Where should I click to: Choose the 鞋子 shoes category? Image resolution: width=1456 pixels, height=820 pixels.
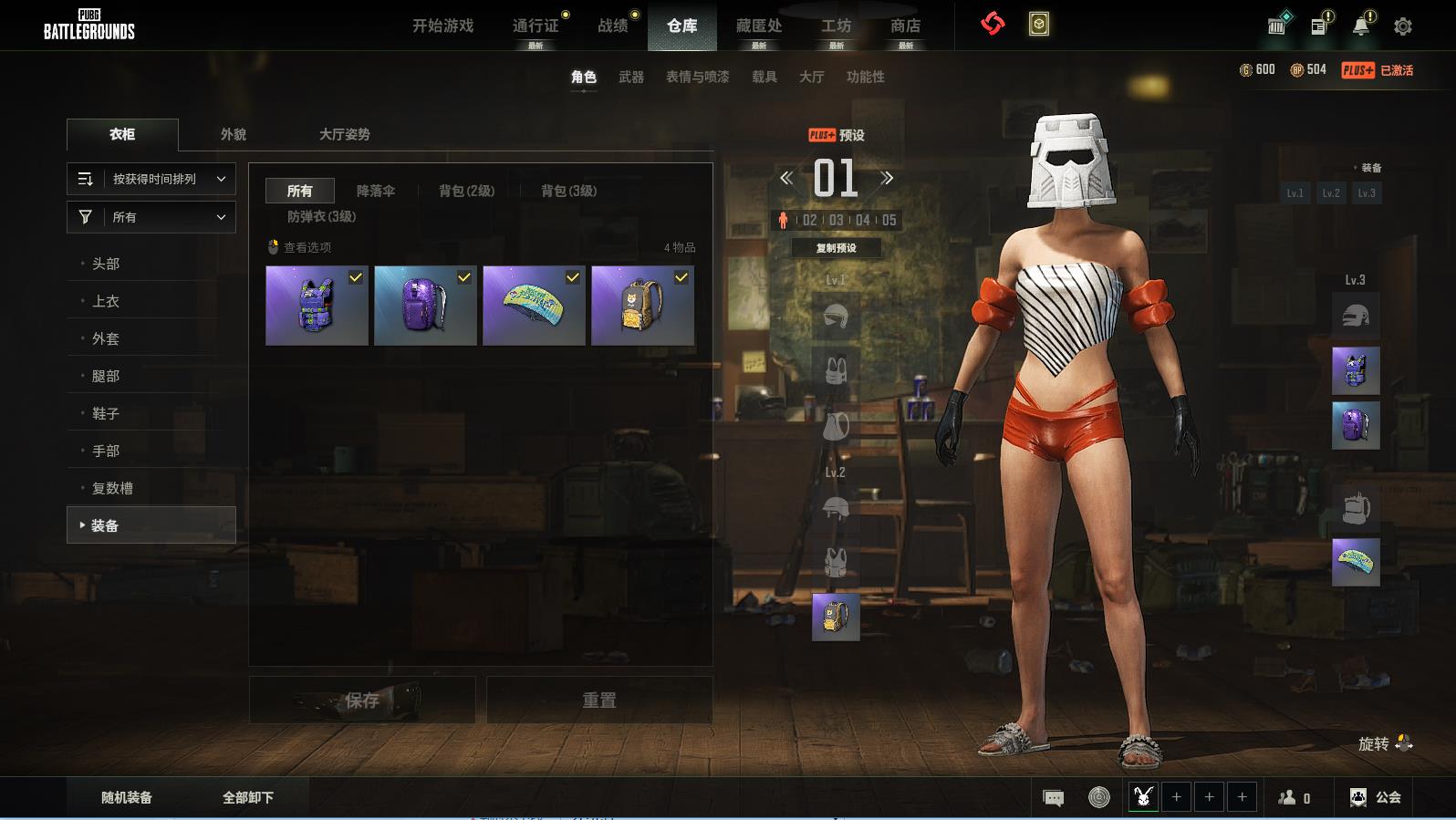[106, 413]
